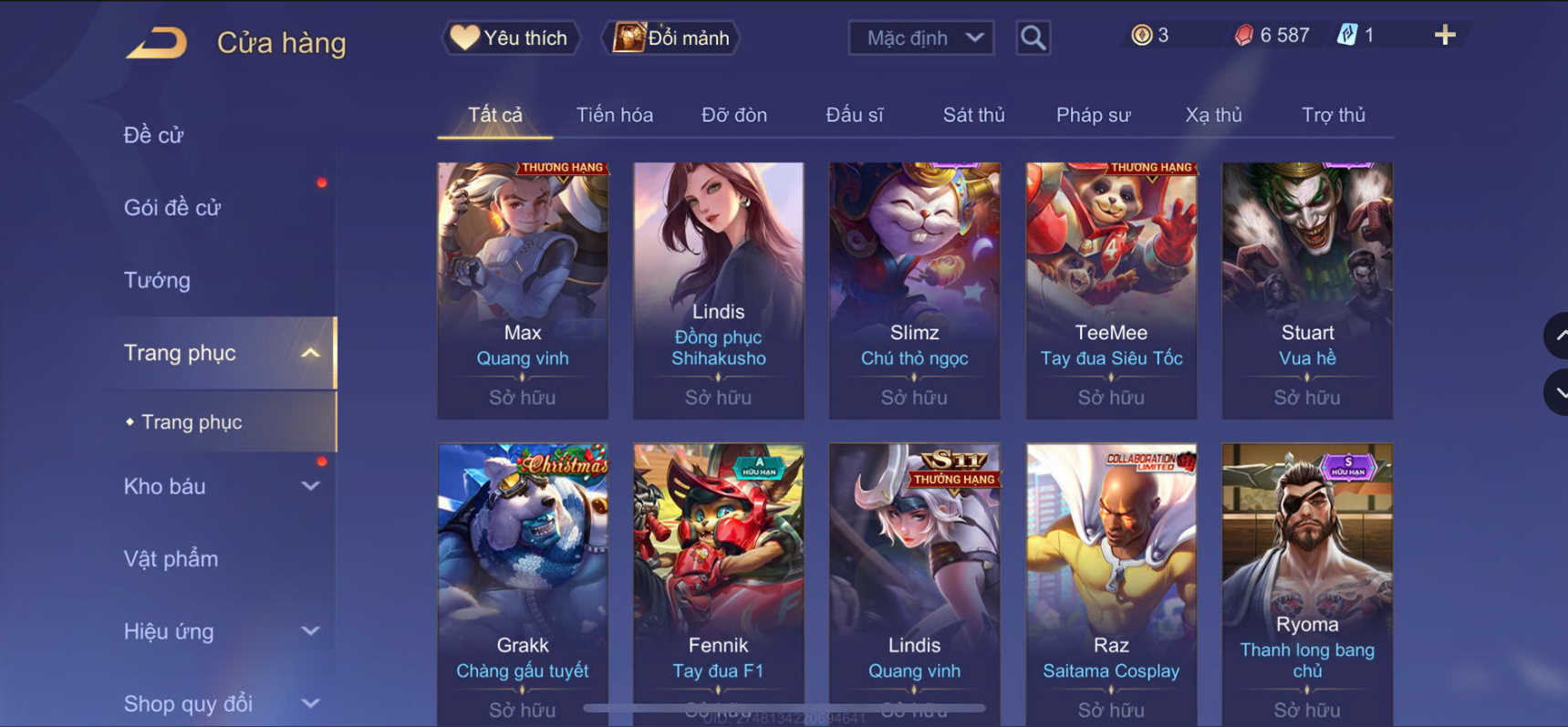Select the Raz Saitama Cosplay skin card

coord(1110,575)
